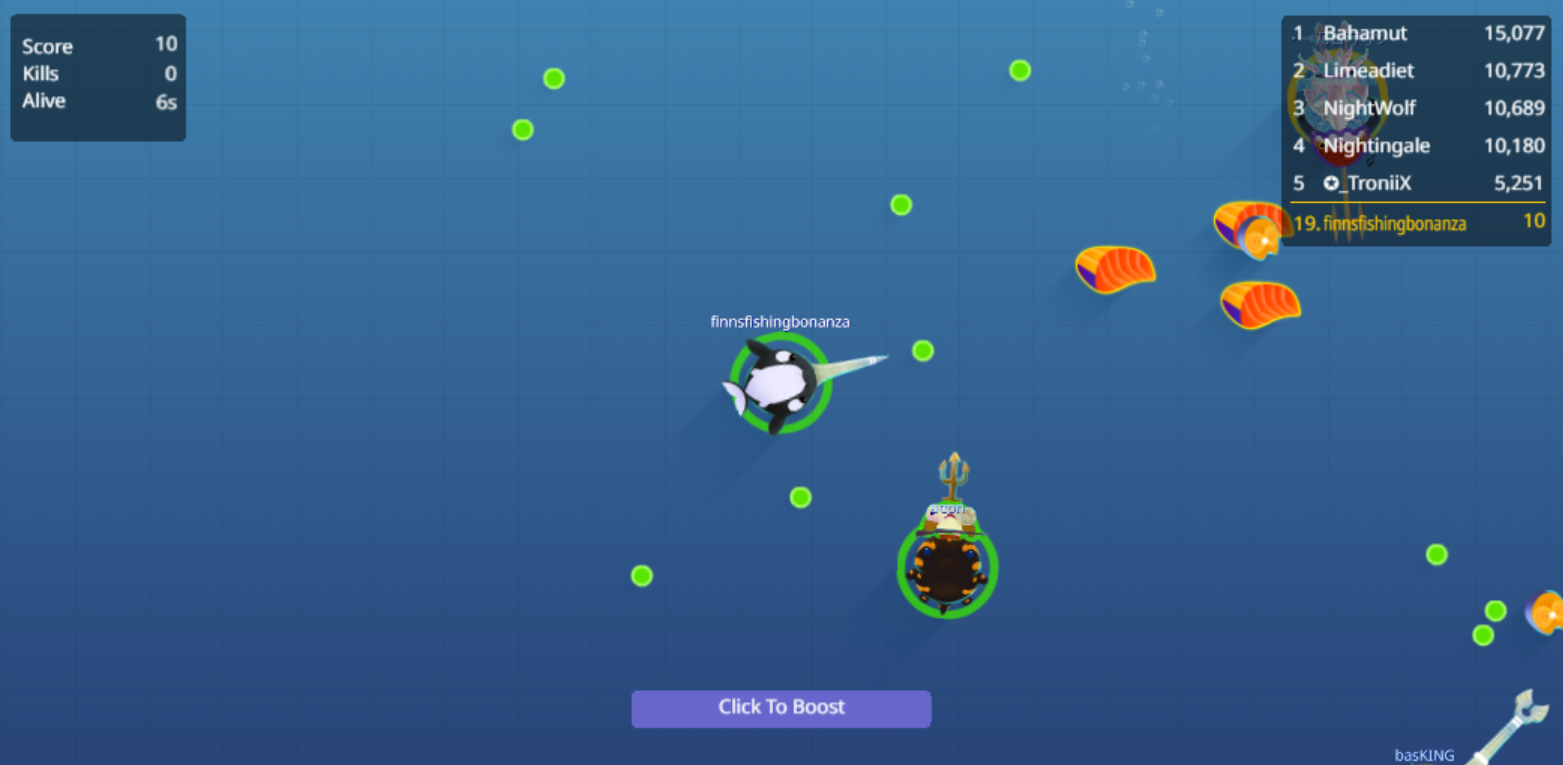The image size is (1563, 765).
Task: Click the salmon fillet left of the leaderboard
Action: coord(1115,270)
